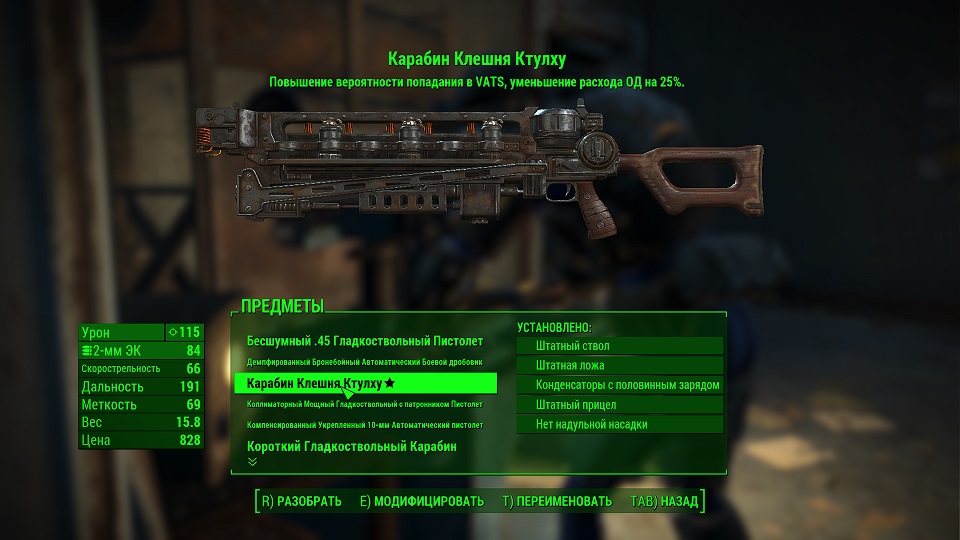The width and height of the screenshot is (960, 540).
Task: Open the Штатный прицел sight slot
Action: pos(619,405)
